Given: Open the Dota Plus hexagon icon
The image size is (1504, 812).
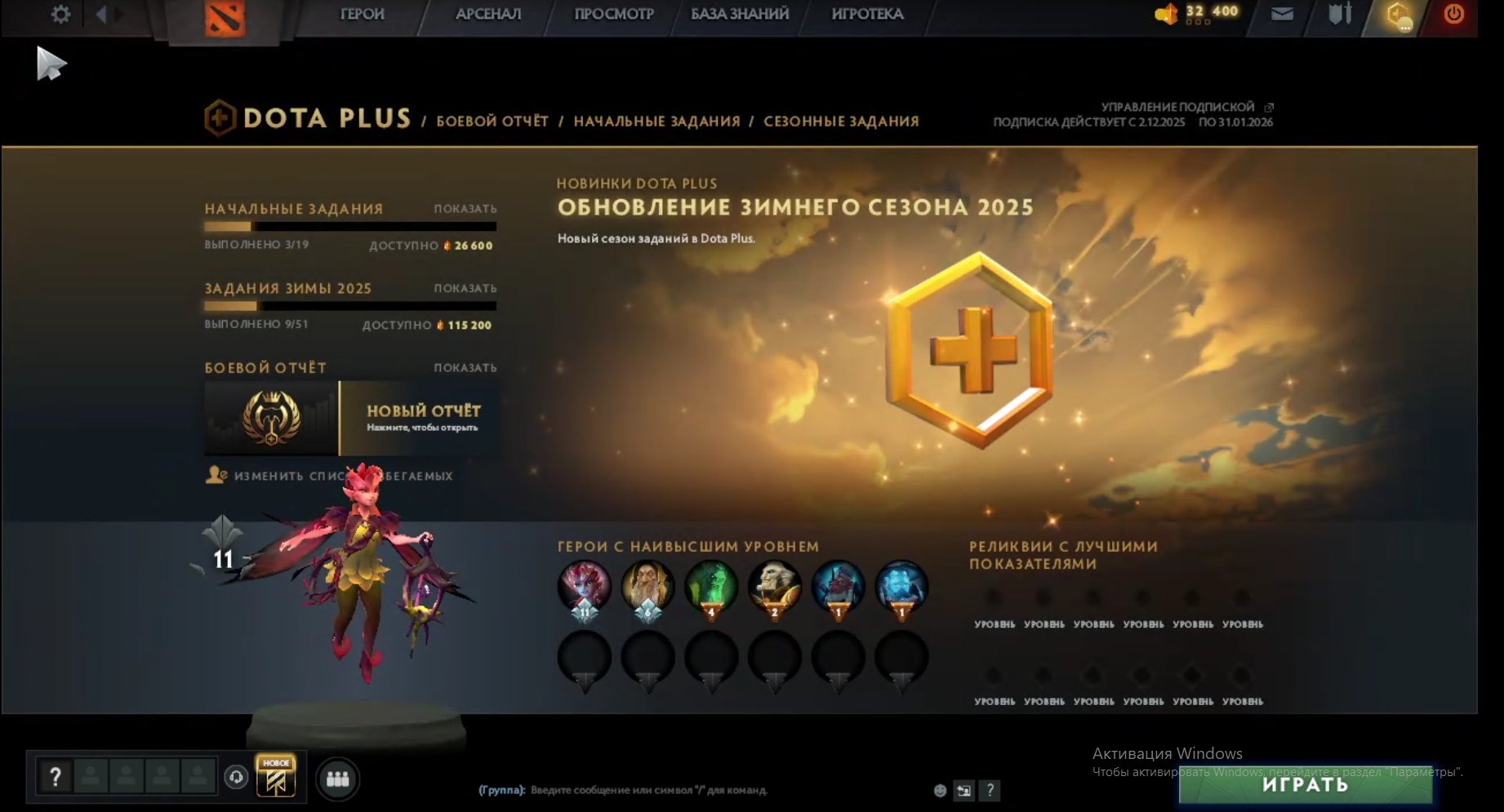Looking at the screenshot, I should (1399, 14).
